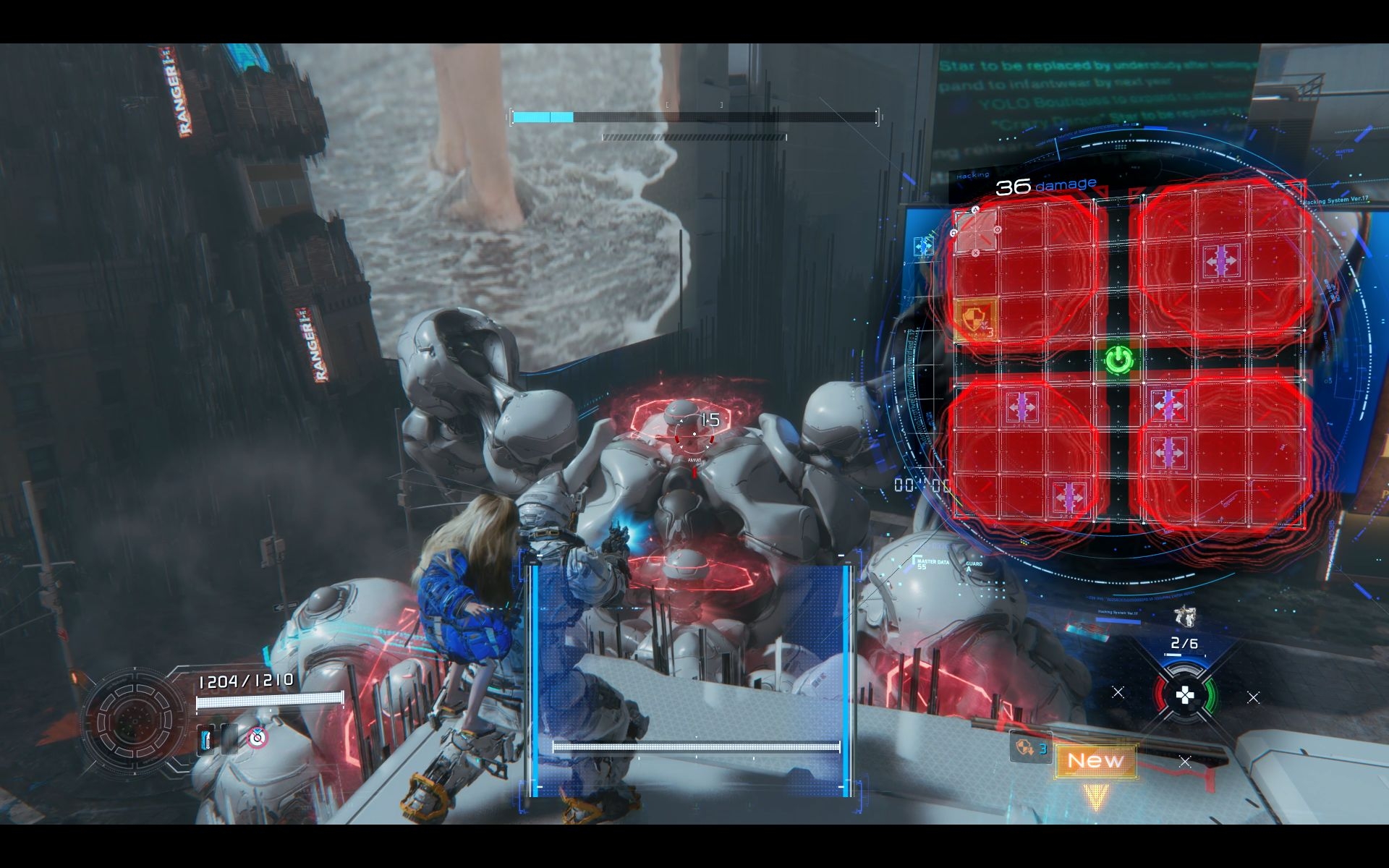Select the shield item counter showing 3
Screen dimensions: 1389x868
(1029, 747)
